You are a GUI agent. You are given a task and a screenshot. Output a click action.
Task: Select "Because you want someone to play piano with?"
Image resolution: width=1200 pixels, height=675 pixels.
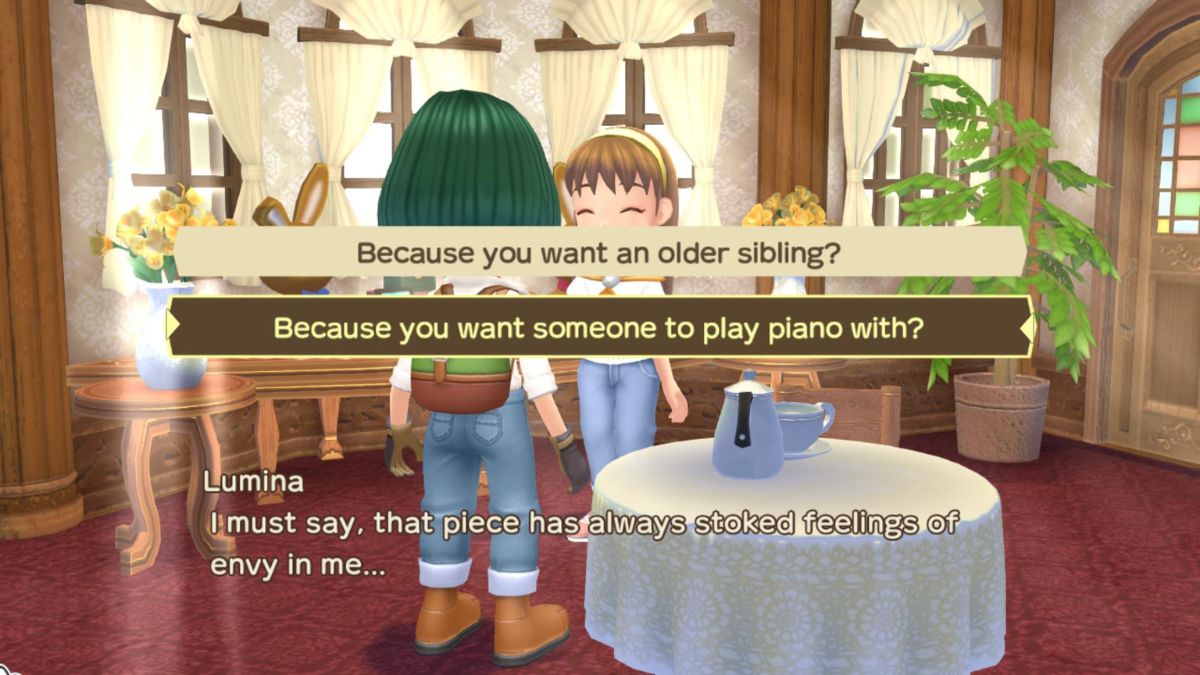598,327
